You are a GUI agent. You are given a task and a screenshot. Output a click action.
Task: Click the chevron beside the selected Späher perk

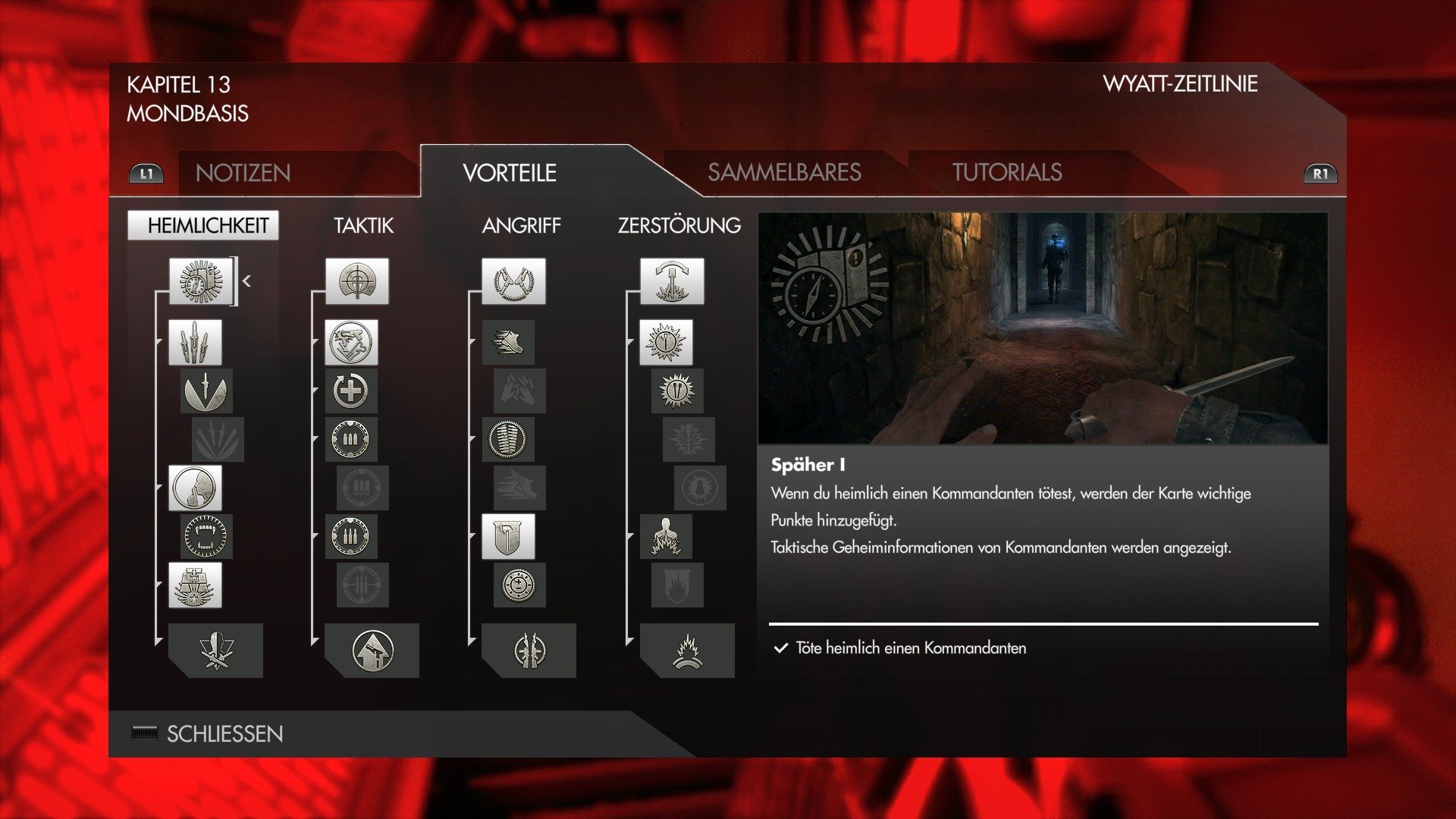tap(246, 281)
